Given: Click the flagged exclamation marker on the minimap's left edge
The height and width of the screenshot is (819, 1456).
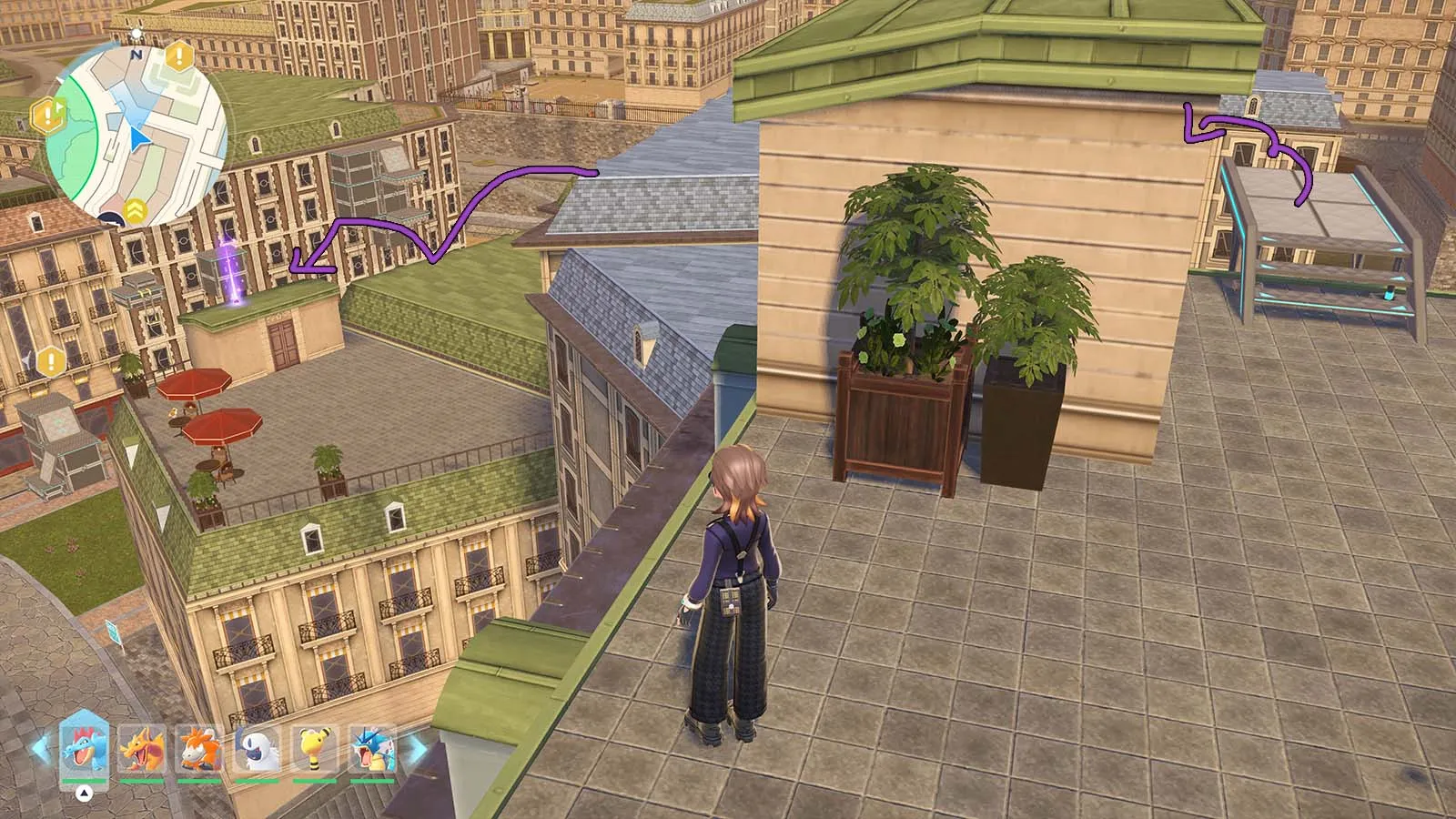Looking at the screenshot, I should (x=45, y=115).
